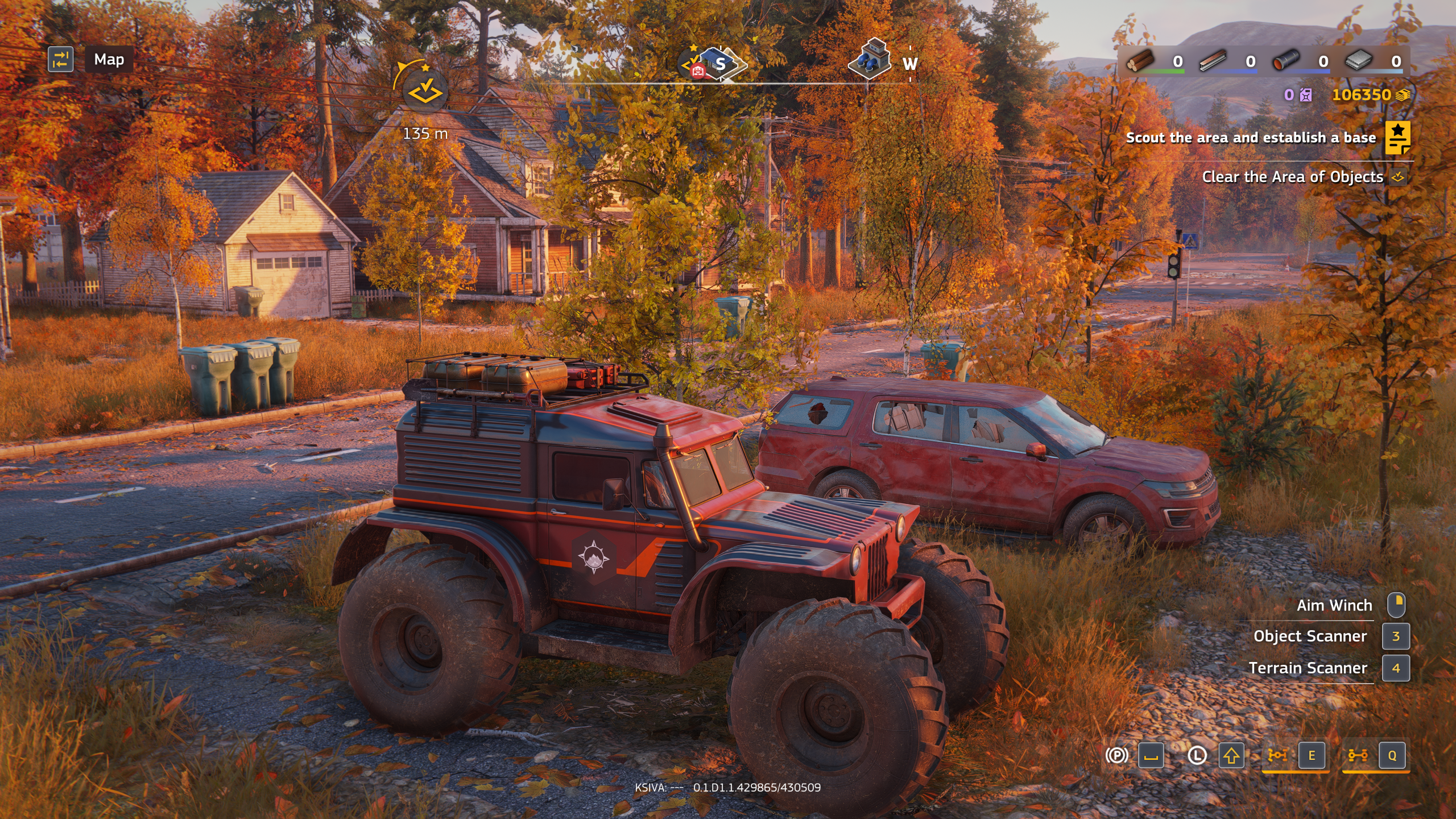Image resolution: width=1456 pixels, height=819 pixels.
Task: Select the facility building icon on the compass
Action: coord(870,60)
